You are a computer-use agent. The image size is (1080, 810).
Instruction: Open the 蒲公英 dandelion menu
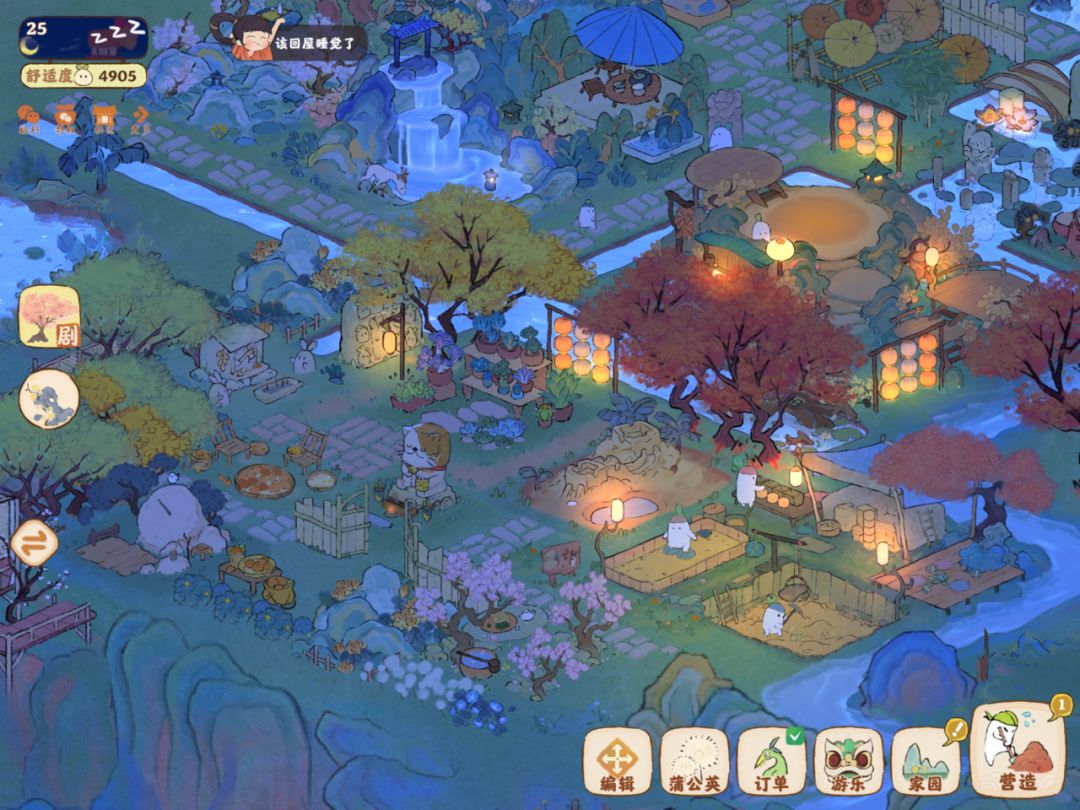(694, 761)
